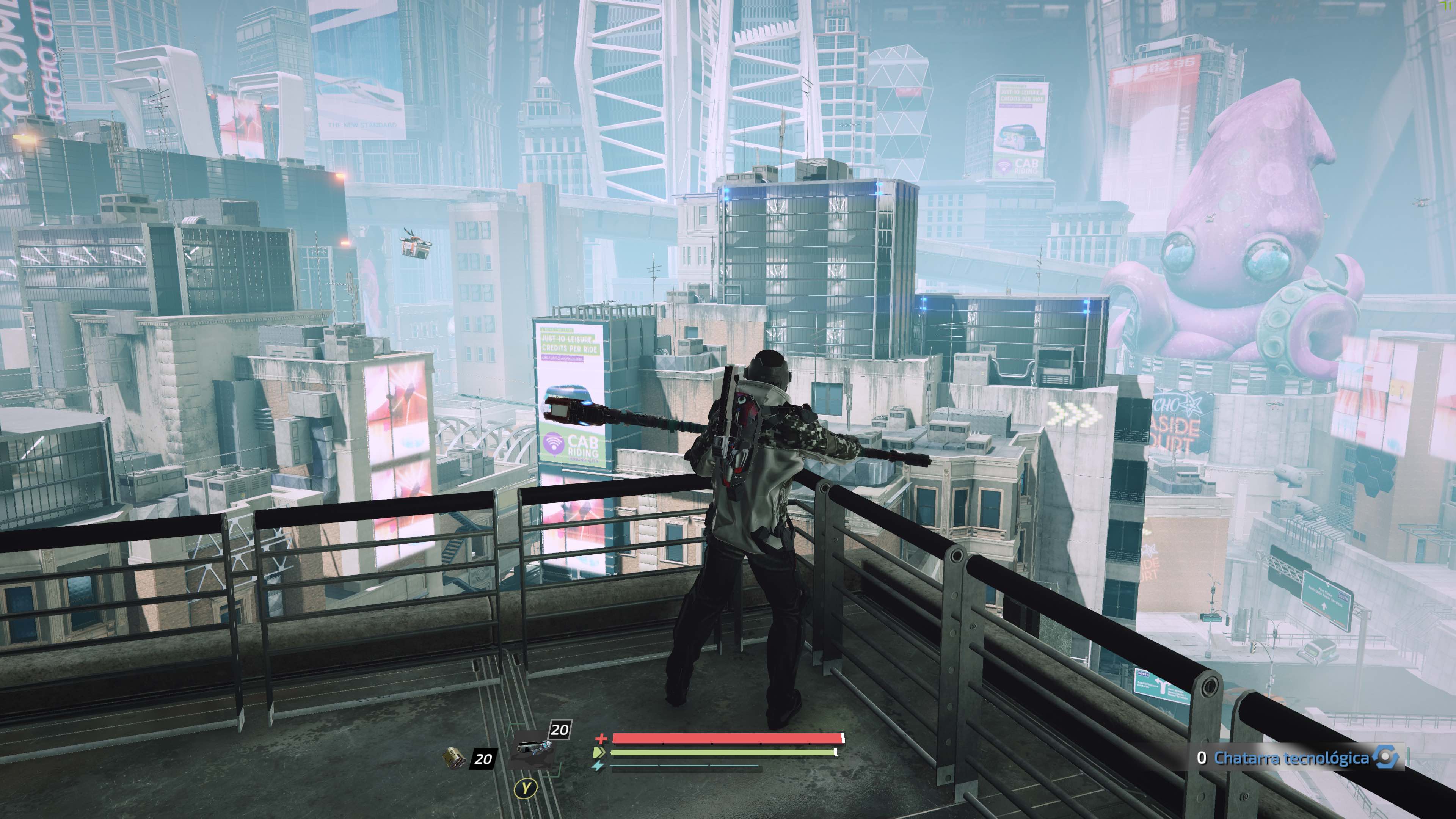Click the blue tech scrap hexagon icon

point(1385,758)
